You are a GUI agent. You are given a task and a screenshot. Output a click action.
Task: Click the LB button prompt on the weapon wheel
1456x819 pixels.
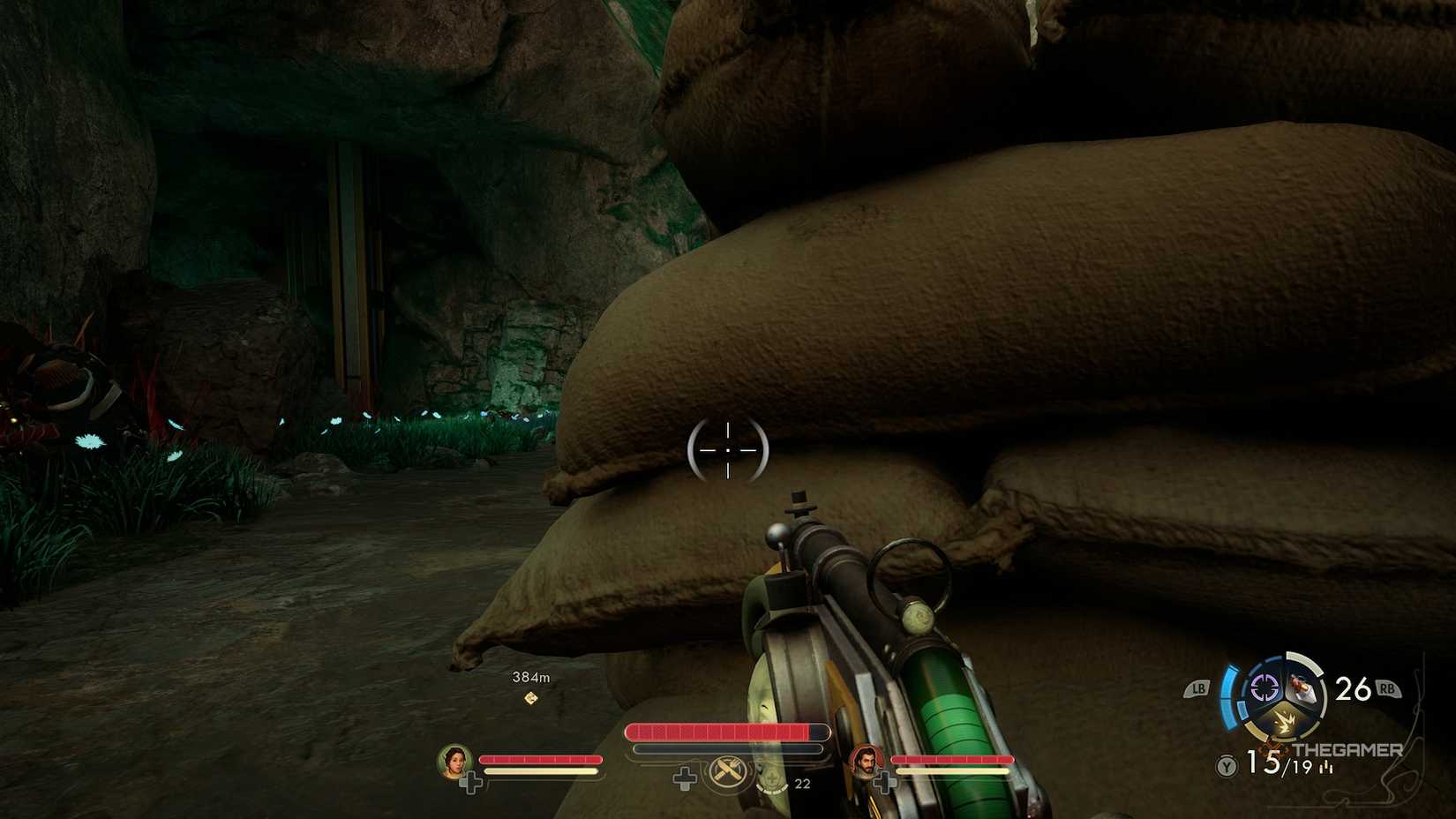coord(1198,688)
